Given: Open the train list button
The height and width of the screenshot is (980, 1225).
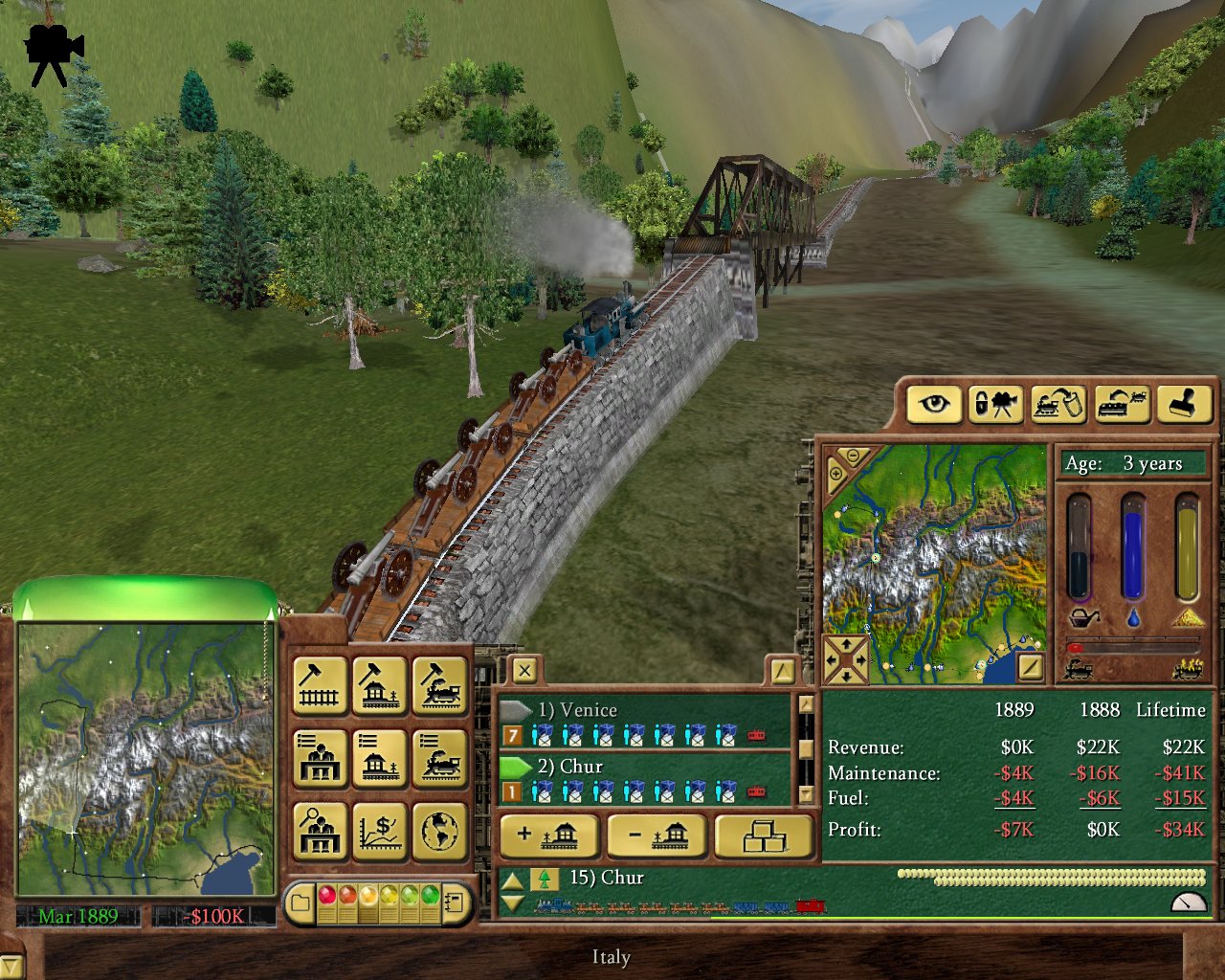Looking at the screenshot, I should pos(440,758).
